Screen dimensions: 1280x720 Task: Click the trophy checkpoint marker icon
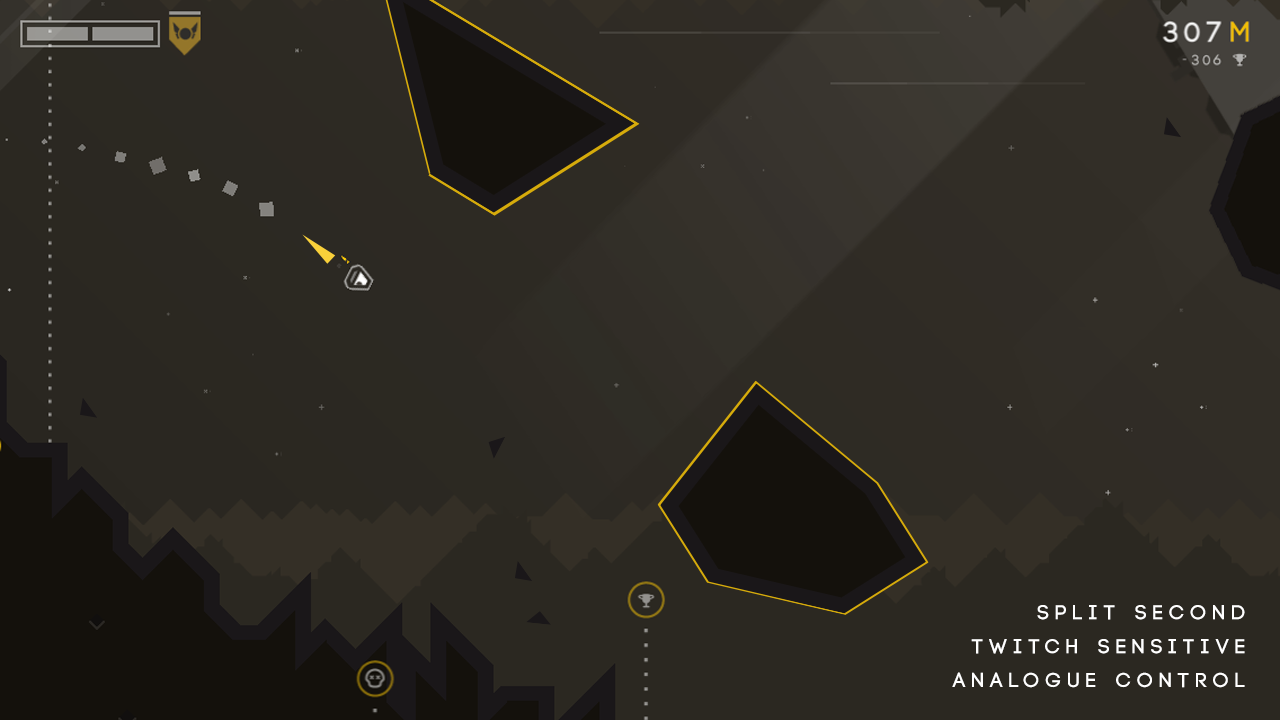(646, 600)
